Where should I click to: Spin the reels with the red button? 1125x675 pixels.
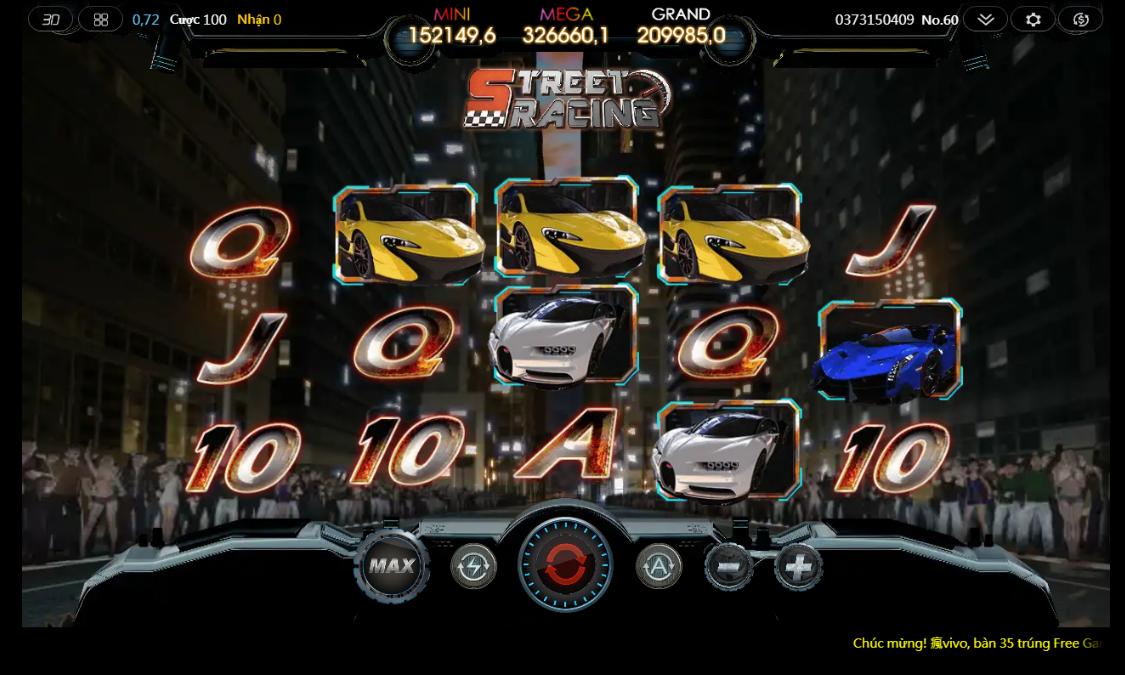tap(565, 565)
